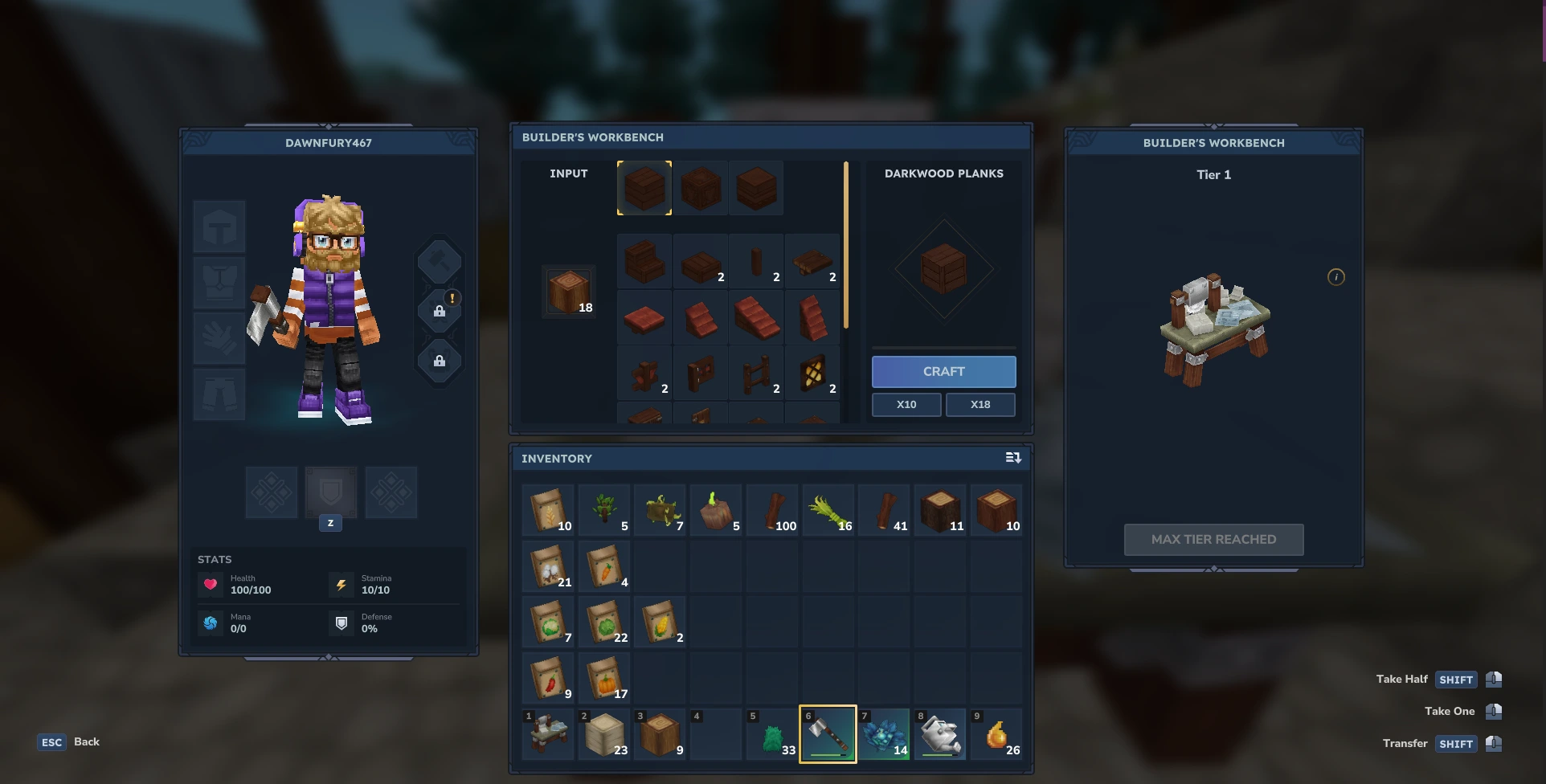Select the shield trinket slot bound to Z
This screenshot has width=1546, height=784.
(x=330, y=492)
